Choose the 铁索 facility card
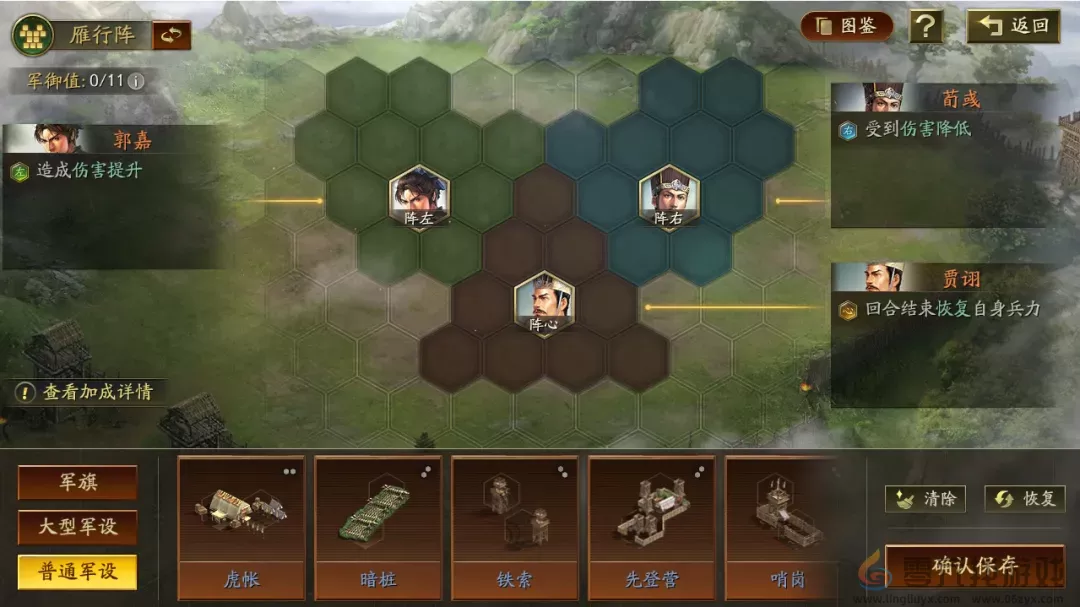Viewport: 1080px width, 607px height. (514, 527)
